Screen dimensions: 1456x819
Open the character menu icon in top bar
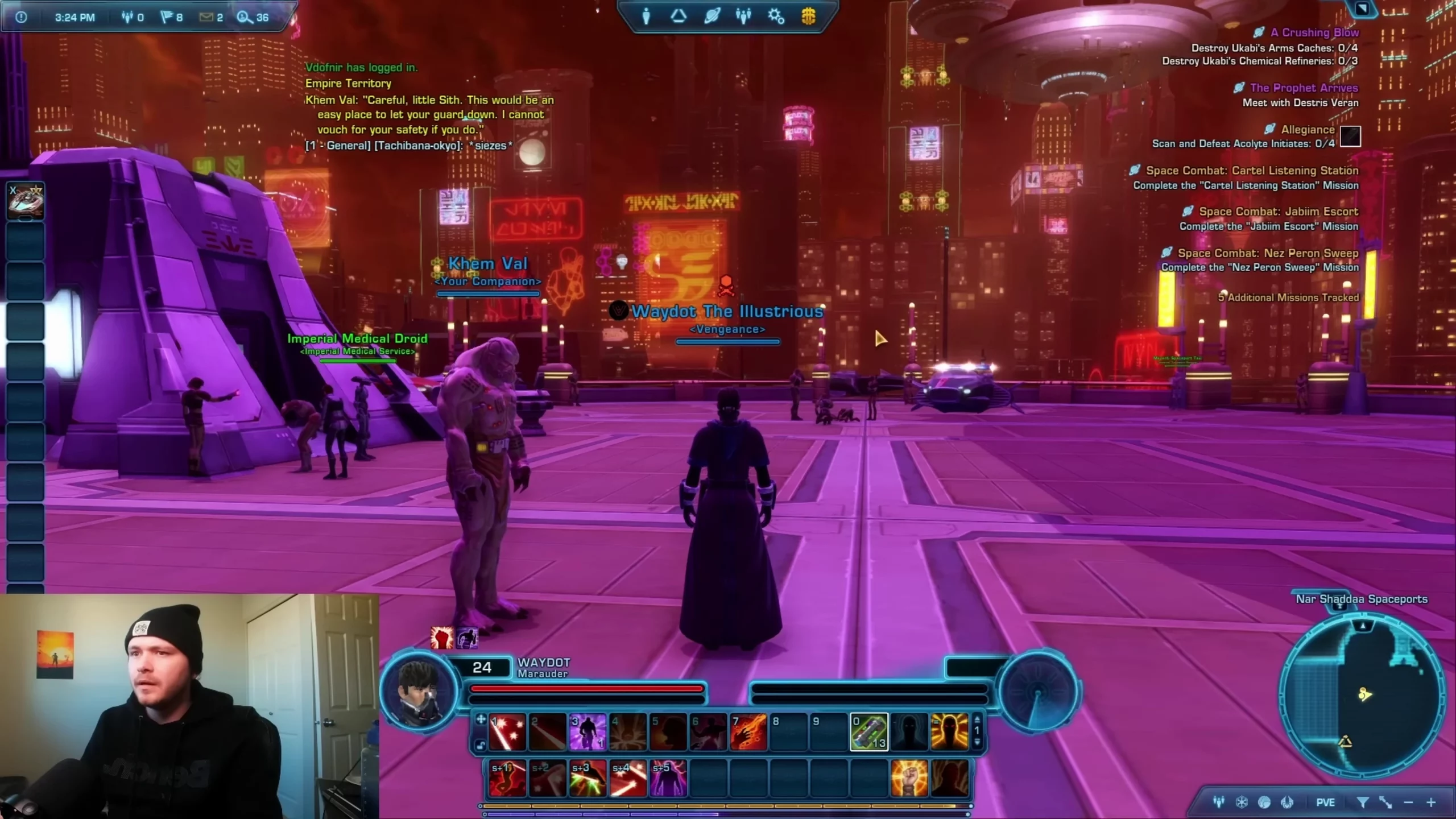tap(646, 16)
